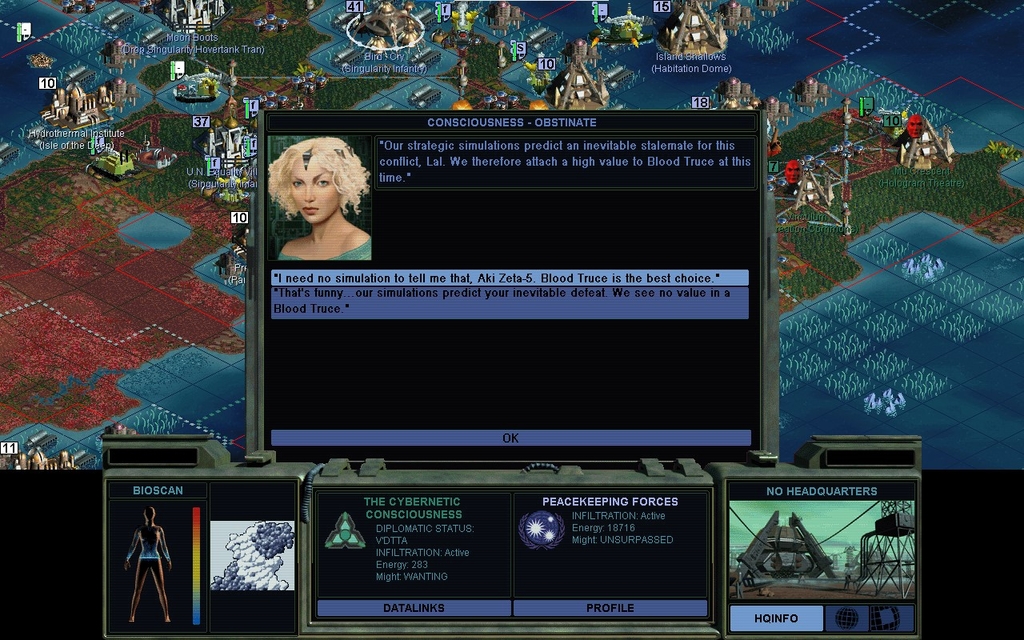The width and height of the screenshot is (1024, 640).
Task: Choose the reply "Blood Truce is the best choice"
Action: [x=509, y=277]
